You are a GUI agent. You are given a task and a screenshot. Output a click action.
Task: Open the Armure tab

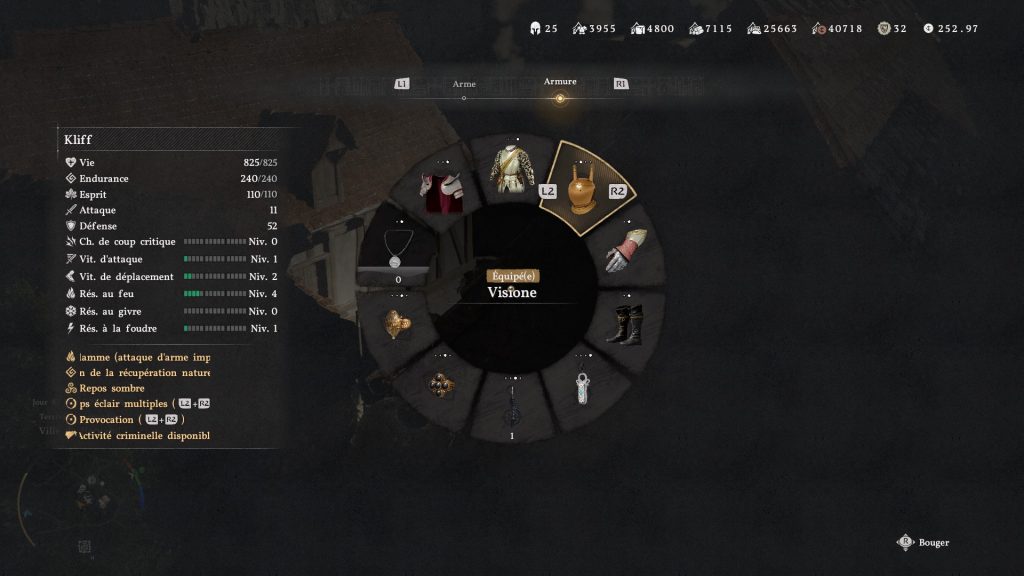pyautogui.click(x=560, y=83)
